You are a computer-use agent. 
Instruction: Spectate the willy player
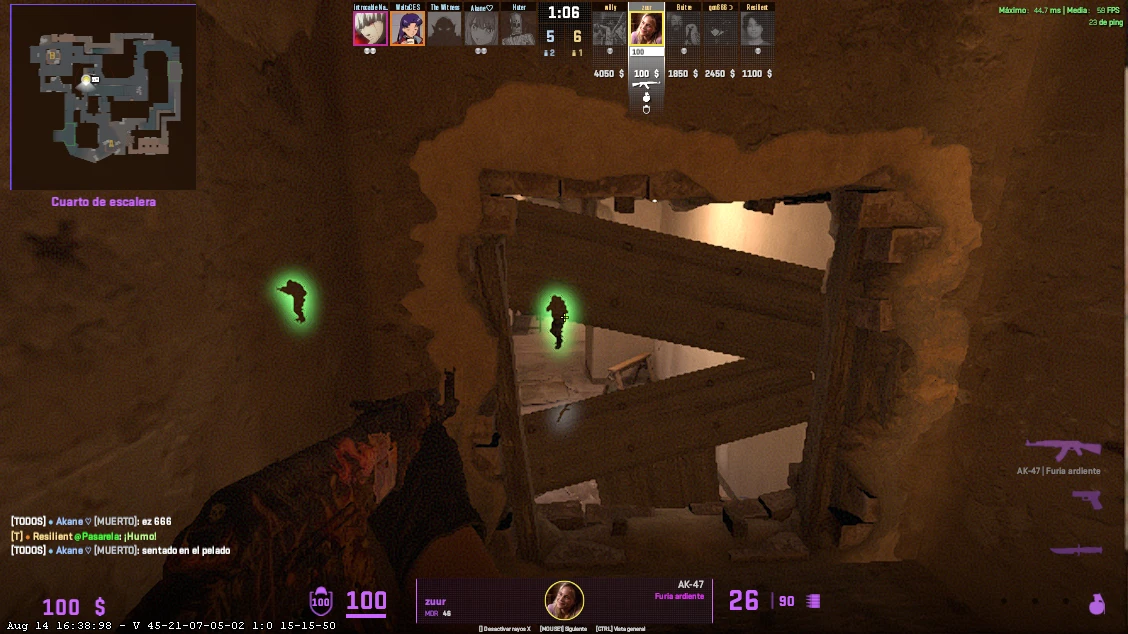[x=609, y=28]
